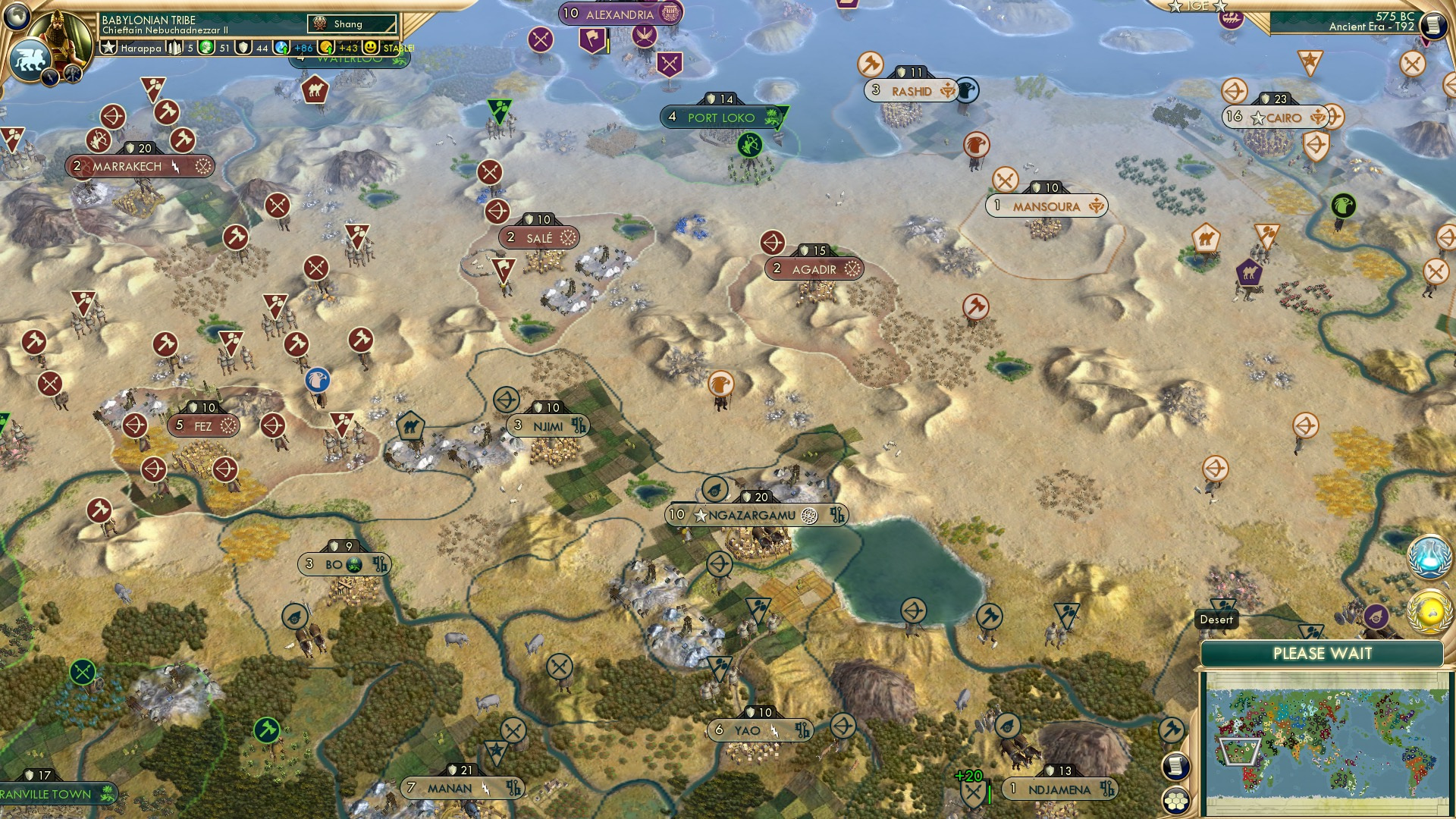Select the blue eagle unit flag near Fez
1456x819 pixels.
pos(316,380)
